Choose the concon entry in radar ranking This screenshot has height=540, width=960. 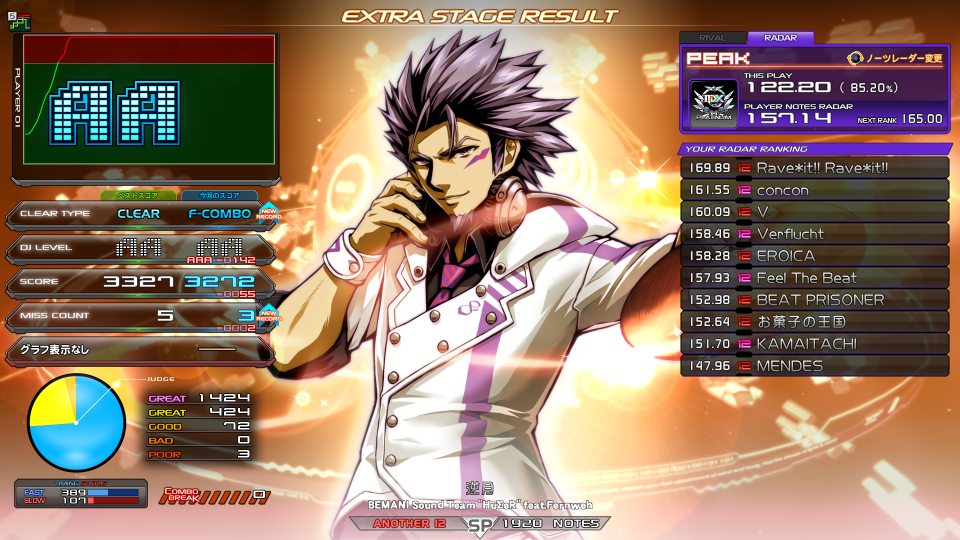coord(814,190)
